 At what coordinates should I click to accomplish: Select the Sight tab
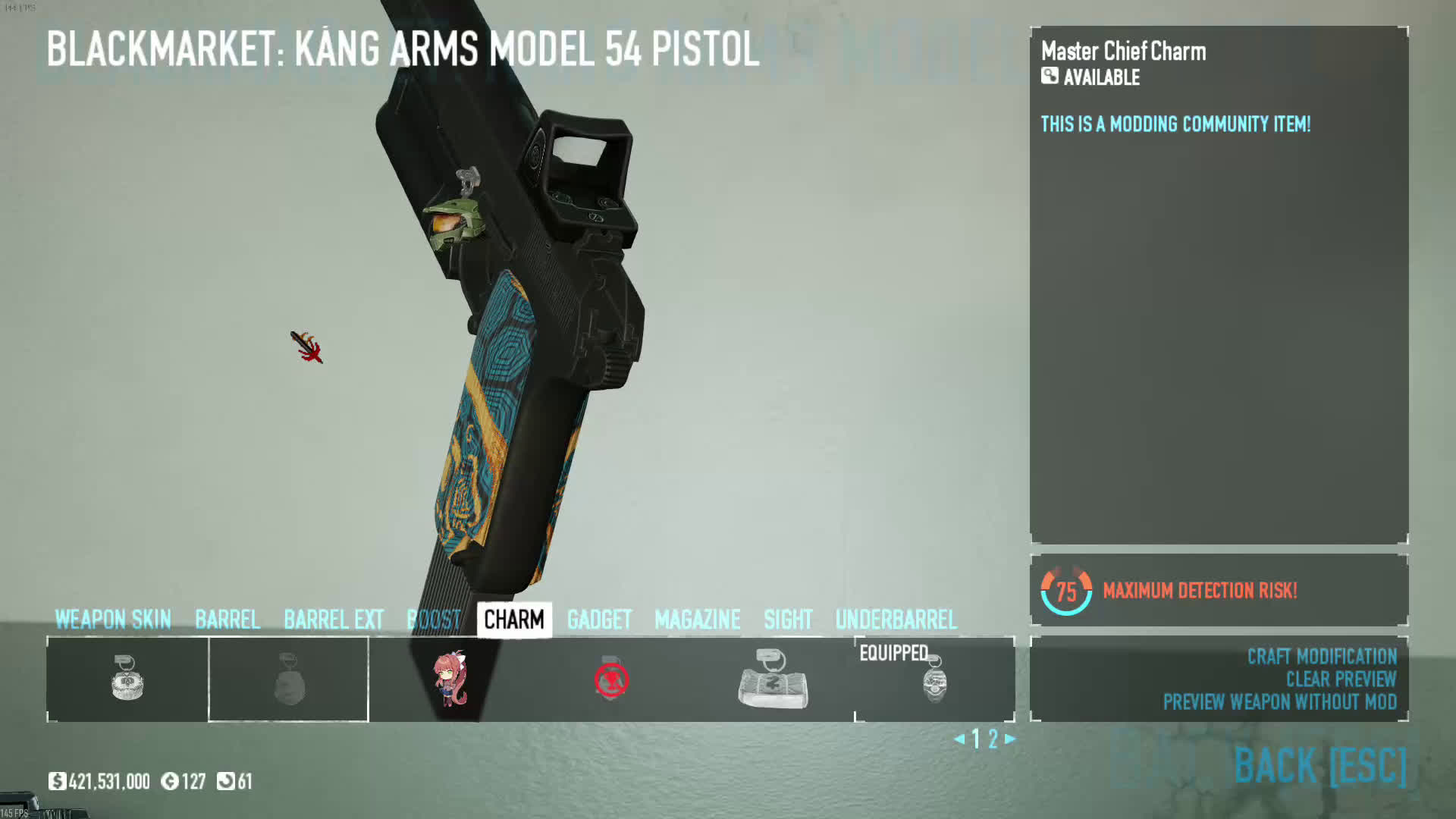click(788, 620)
